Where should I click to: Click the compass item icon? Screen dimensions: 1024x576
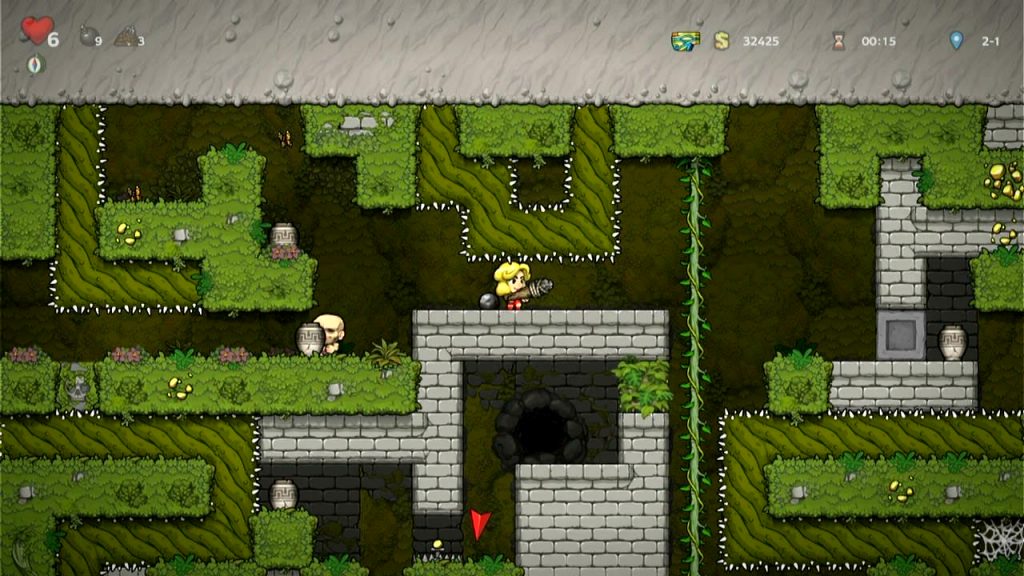(x=36, y=64)
